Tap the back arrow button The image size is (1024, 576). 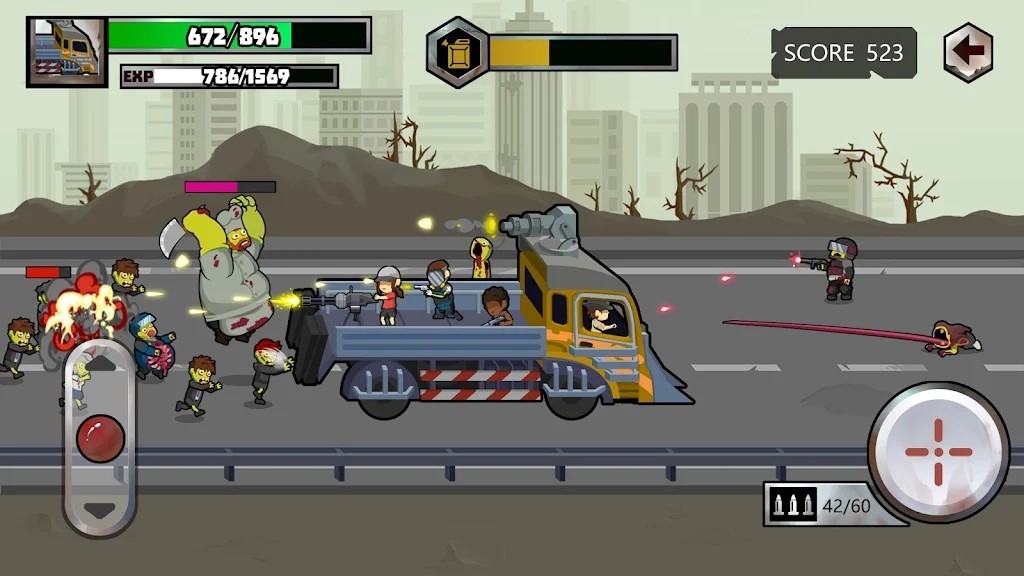(968, 51)
